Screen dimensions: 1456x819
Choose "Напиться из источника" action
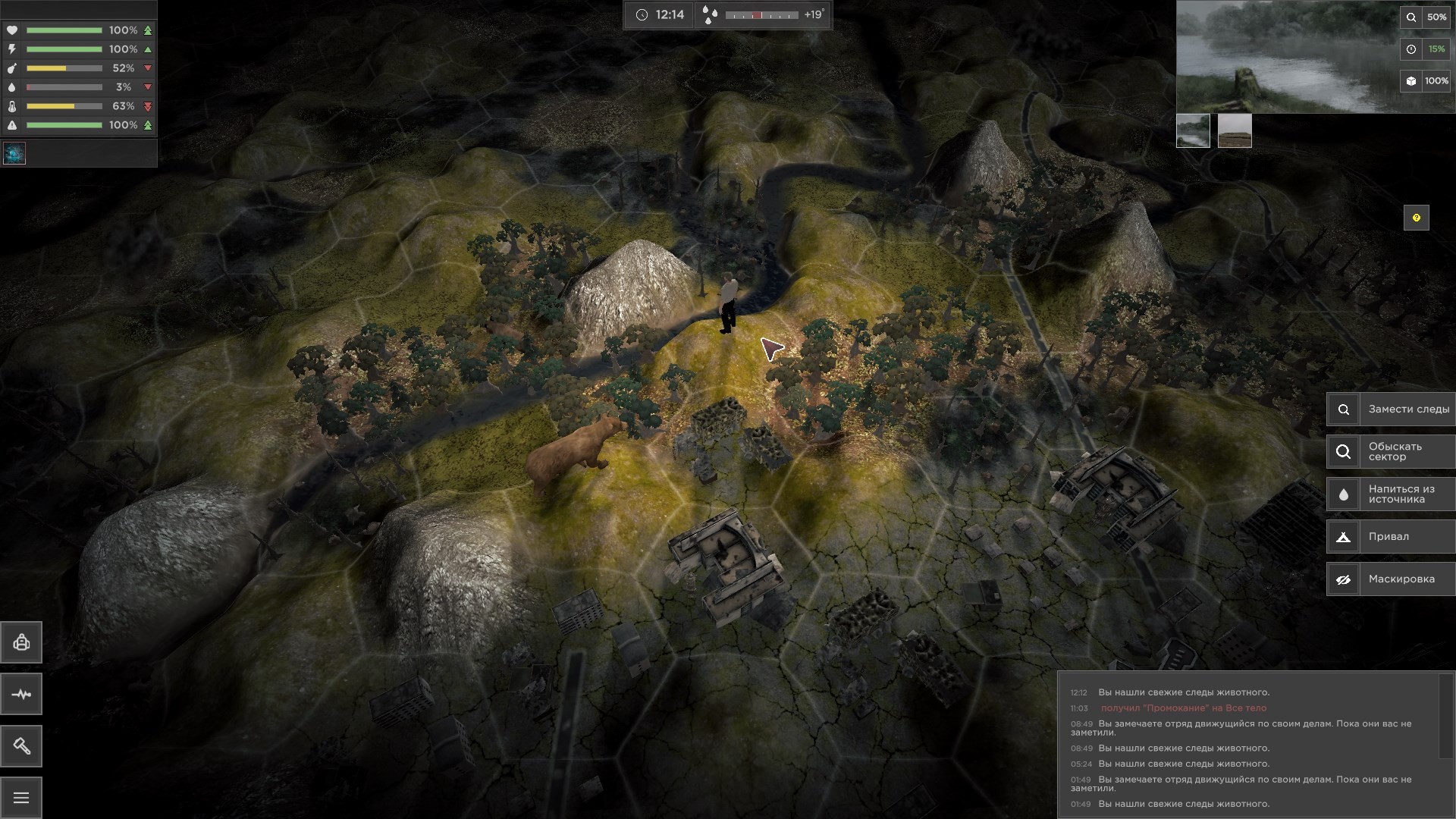pos(1391,494)
